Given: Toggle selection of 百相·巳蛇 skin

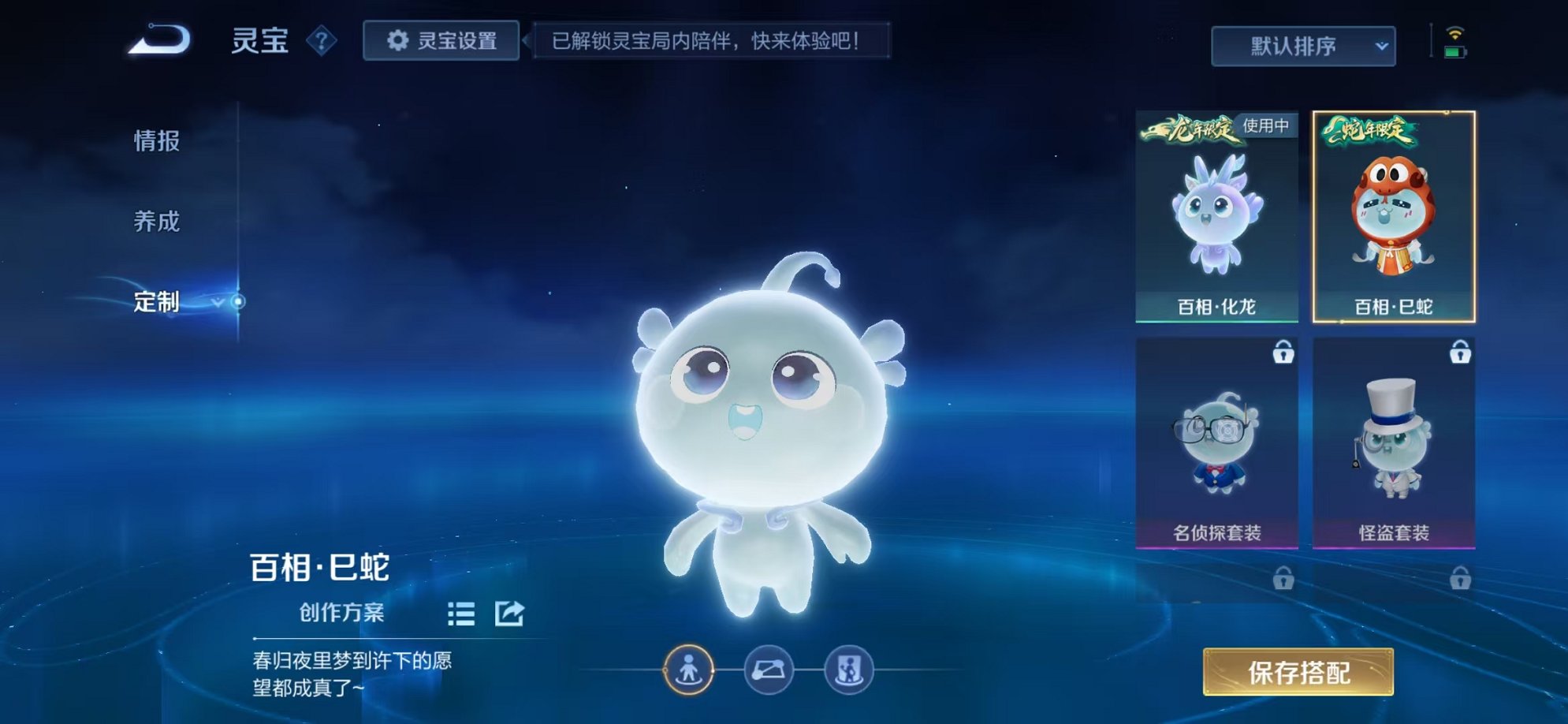Looking at the screenshot, I should tap(1394, 217).
